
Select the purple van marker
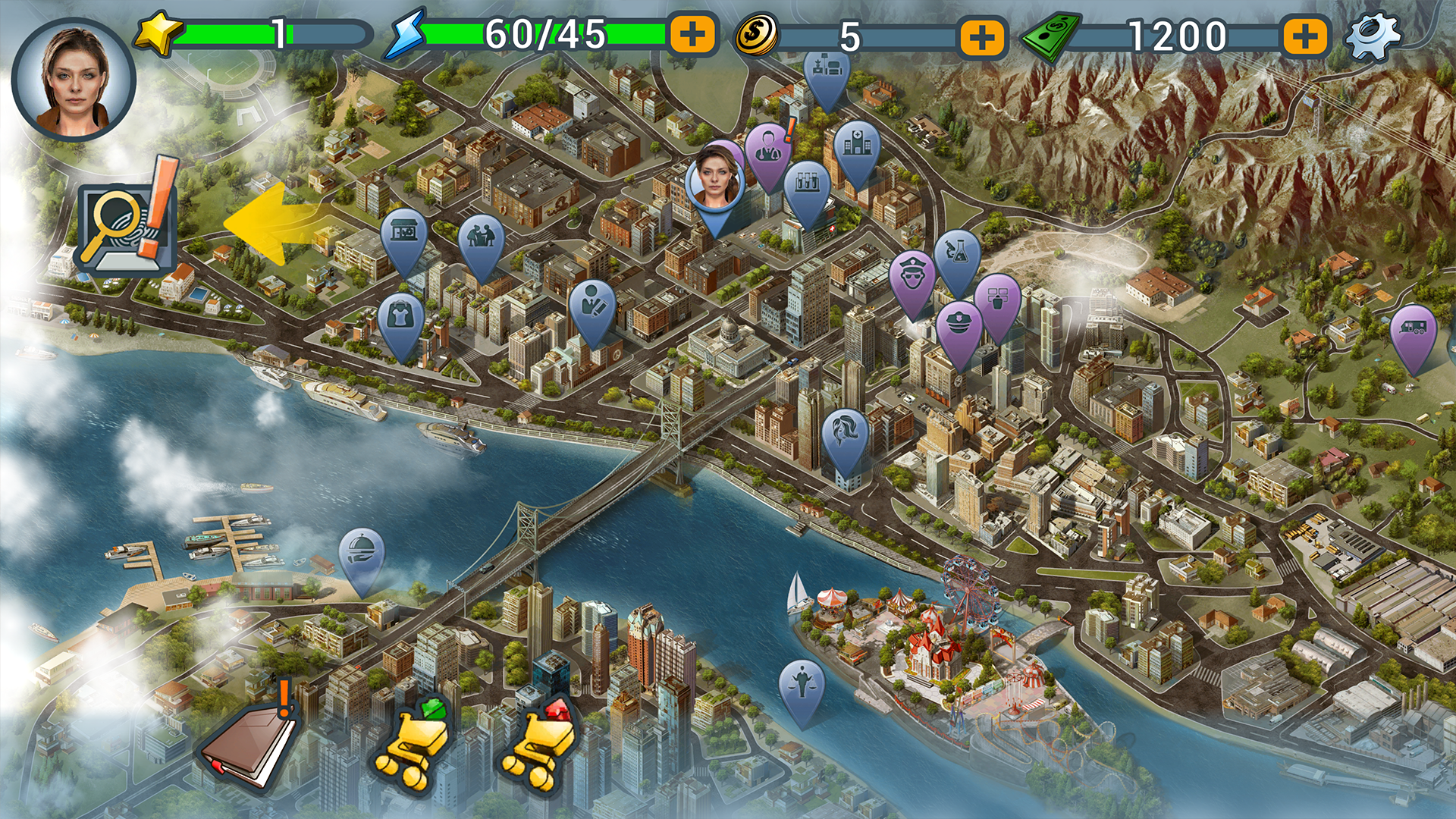(1413, 330)
